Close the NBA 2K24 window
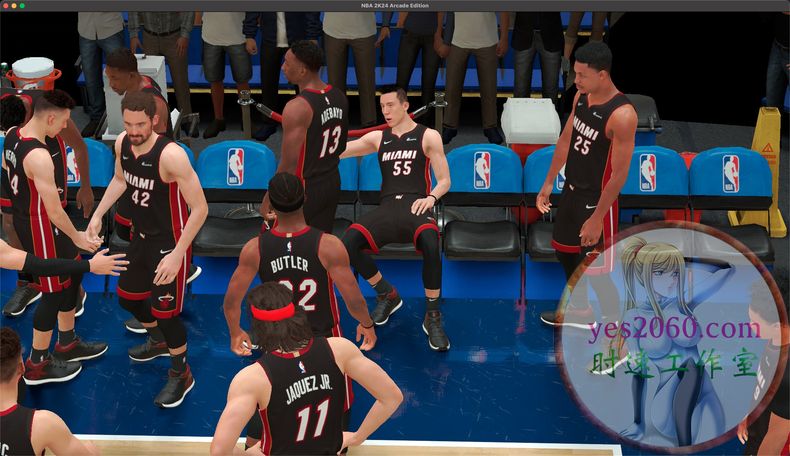This screenshot has height=456, width=790. (6, 6)
